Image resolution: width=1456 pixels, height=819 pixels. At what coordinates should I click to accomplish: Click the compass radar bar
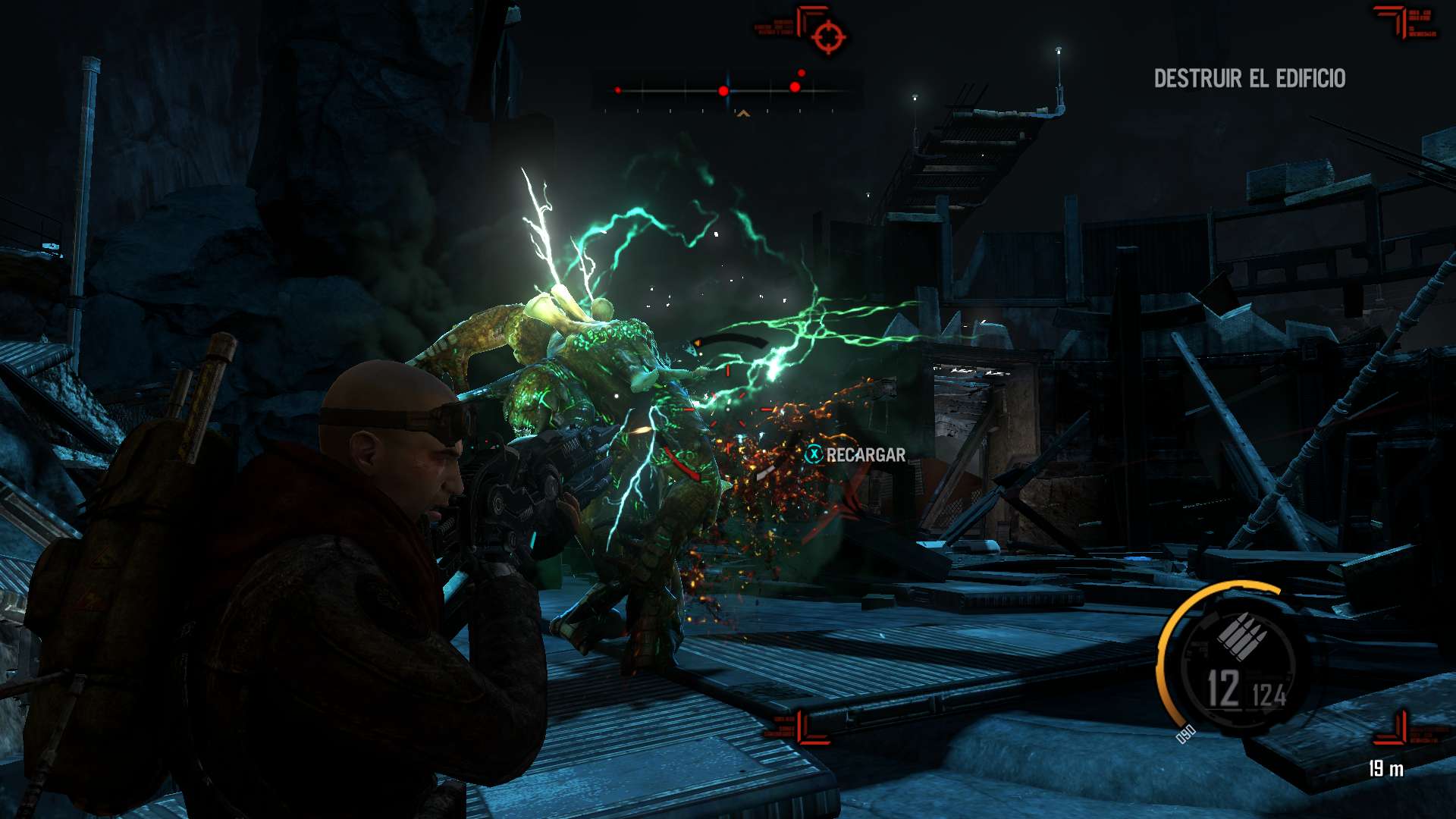[726, 91]
